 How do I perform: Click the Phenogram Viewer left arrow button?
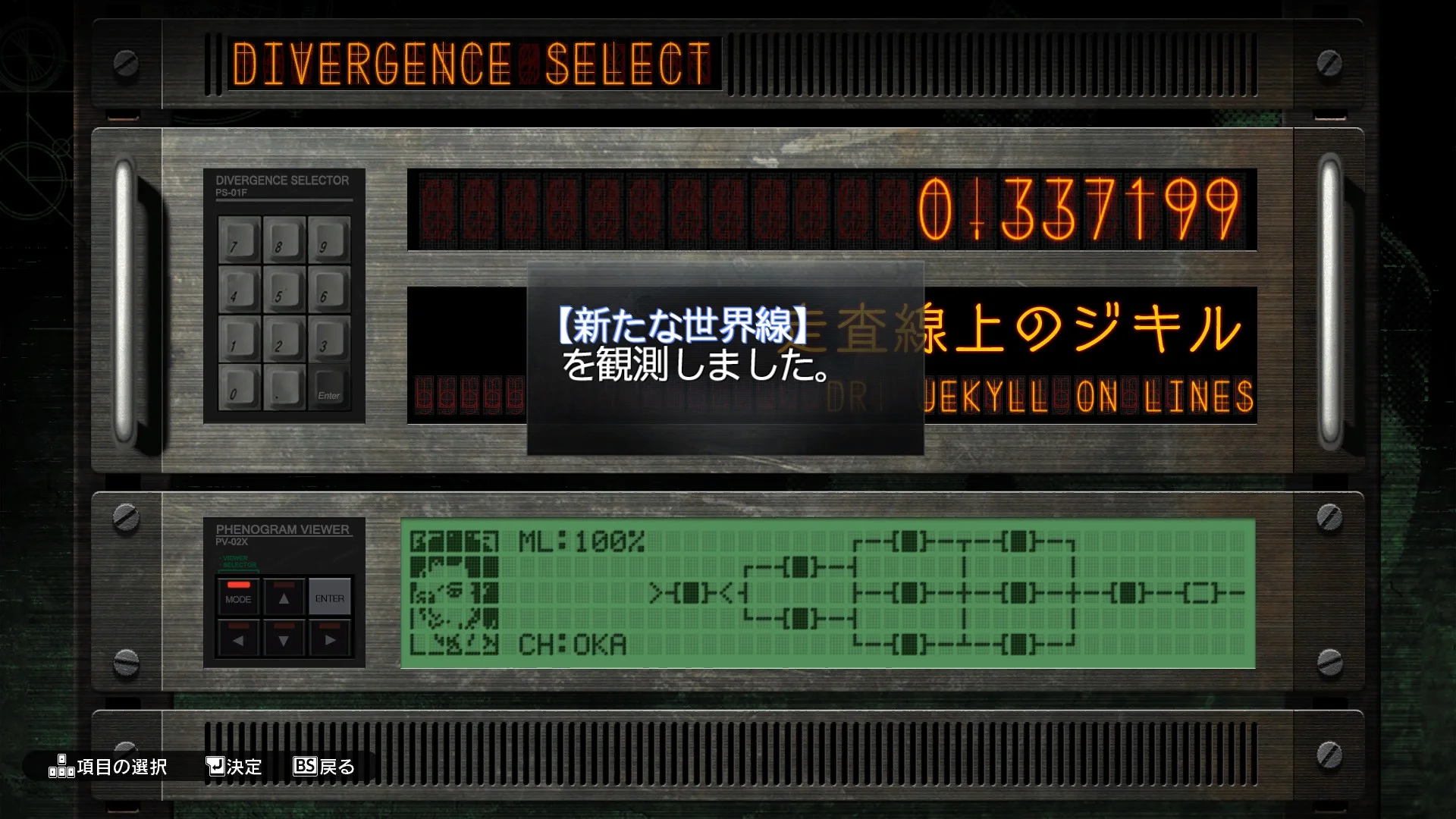238,638
